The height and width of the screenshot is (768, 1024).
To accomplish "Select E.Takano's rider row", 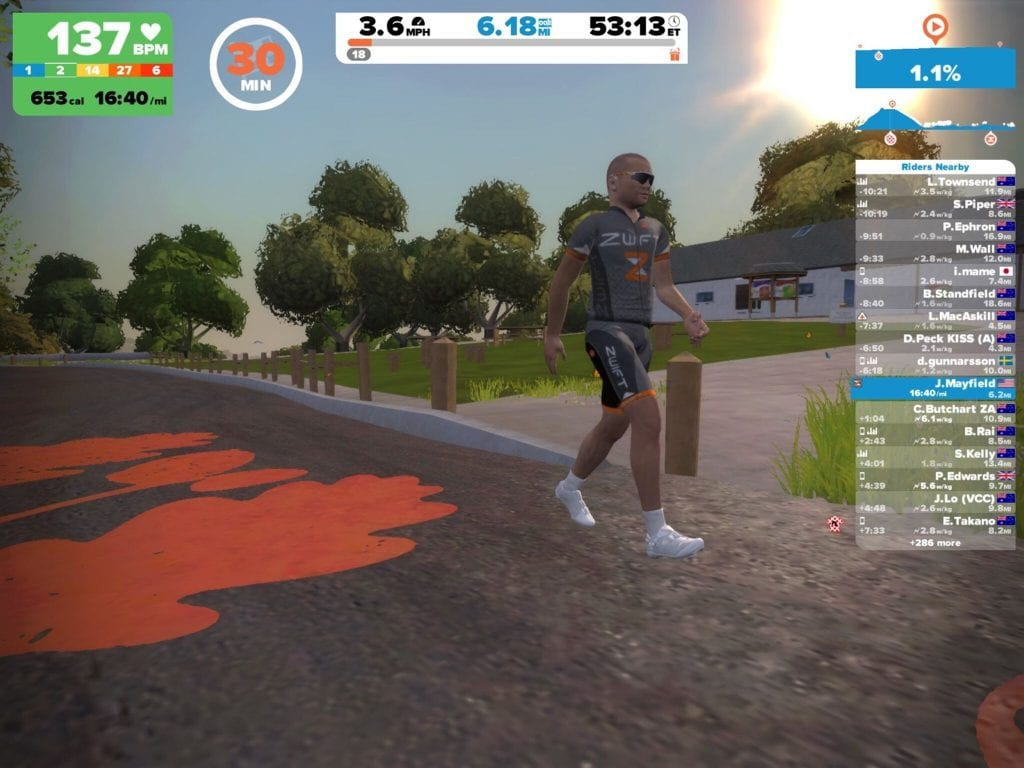I will point(935,525).
